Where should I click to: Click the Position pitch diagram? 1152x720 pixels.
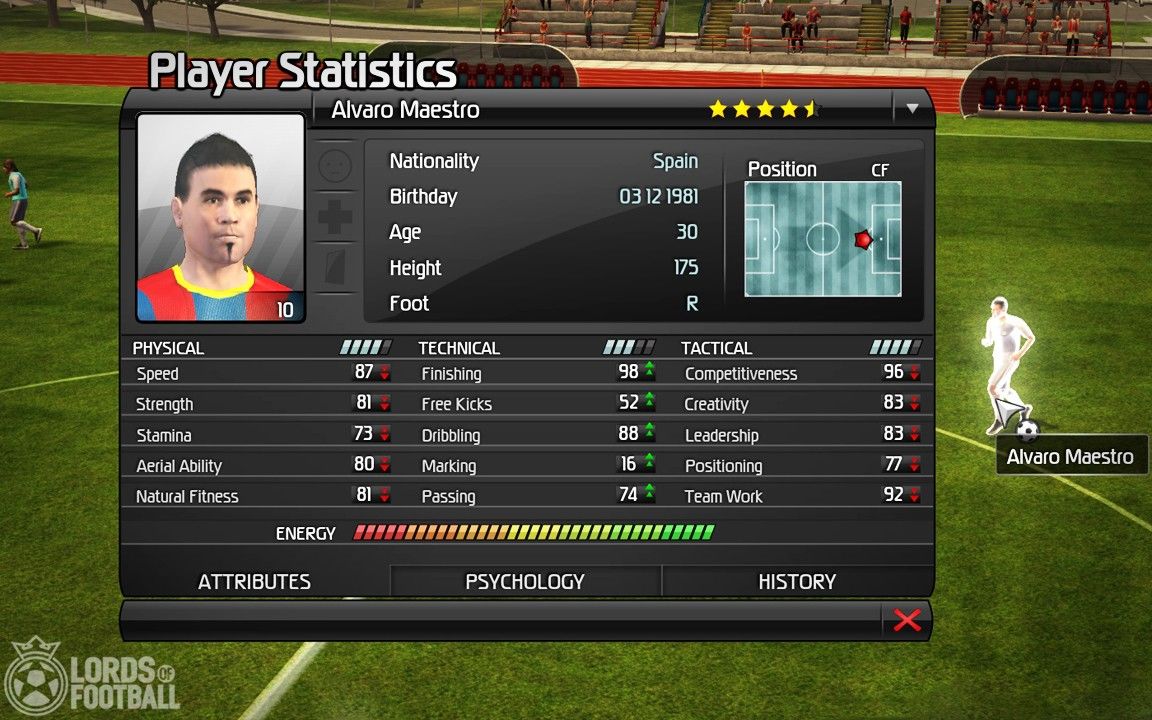(x=823, y=239)
